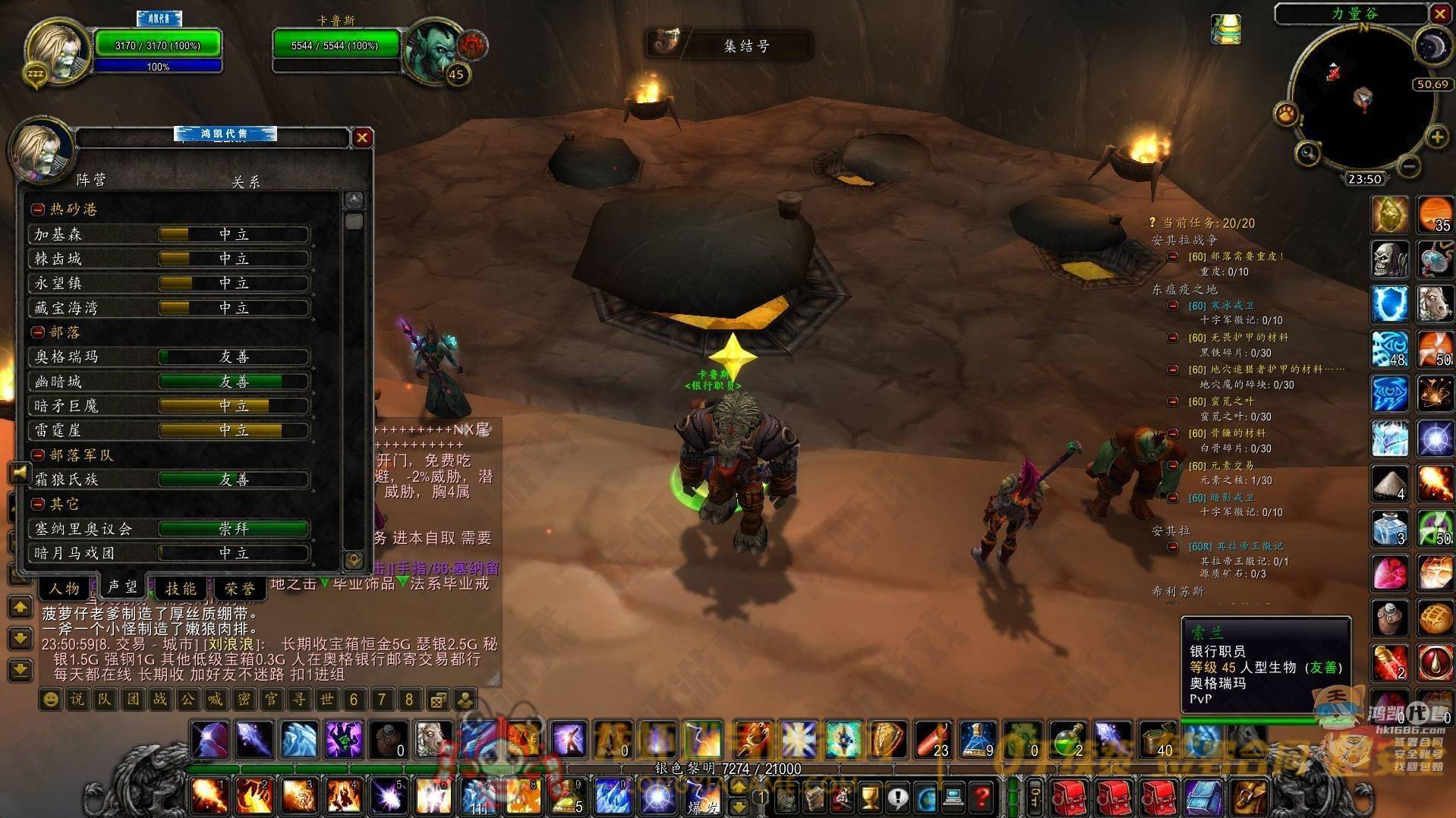Switch to the 人物 character tab
The image size is (1456, 818).
[x=65, y=588]
